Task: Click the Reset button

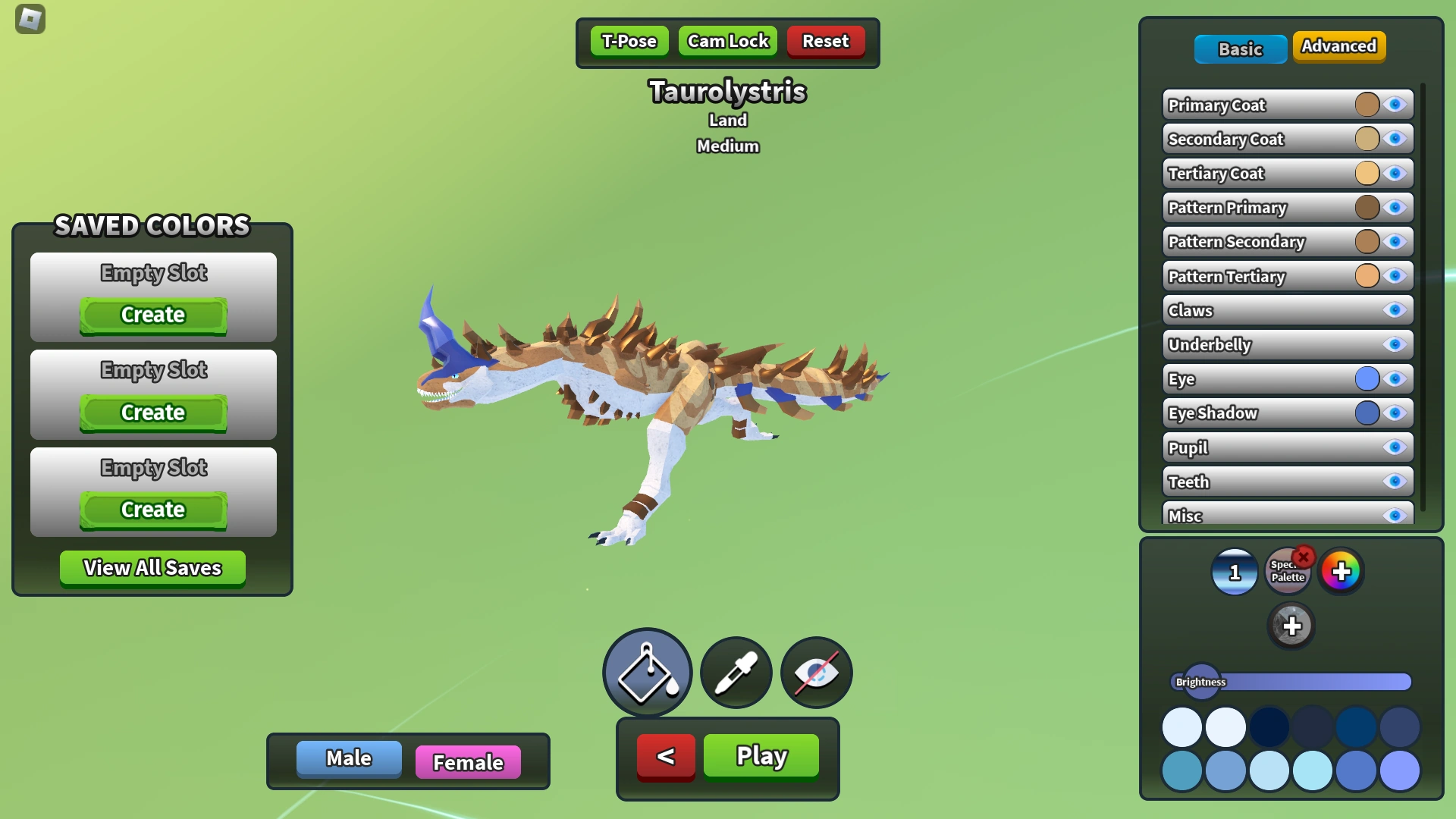Action: [826, 41]
